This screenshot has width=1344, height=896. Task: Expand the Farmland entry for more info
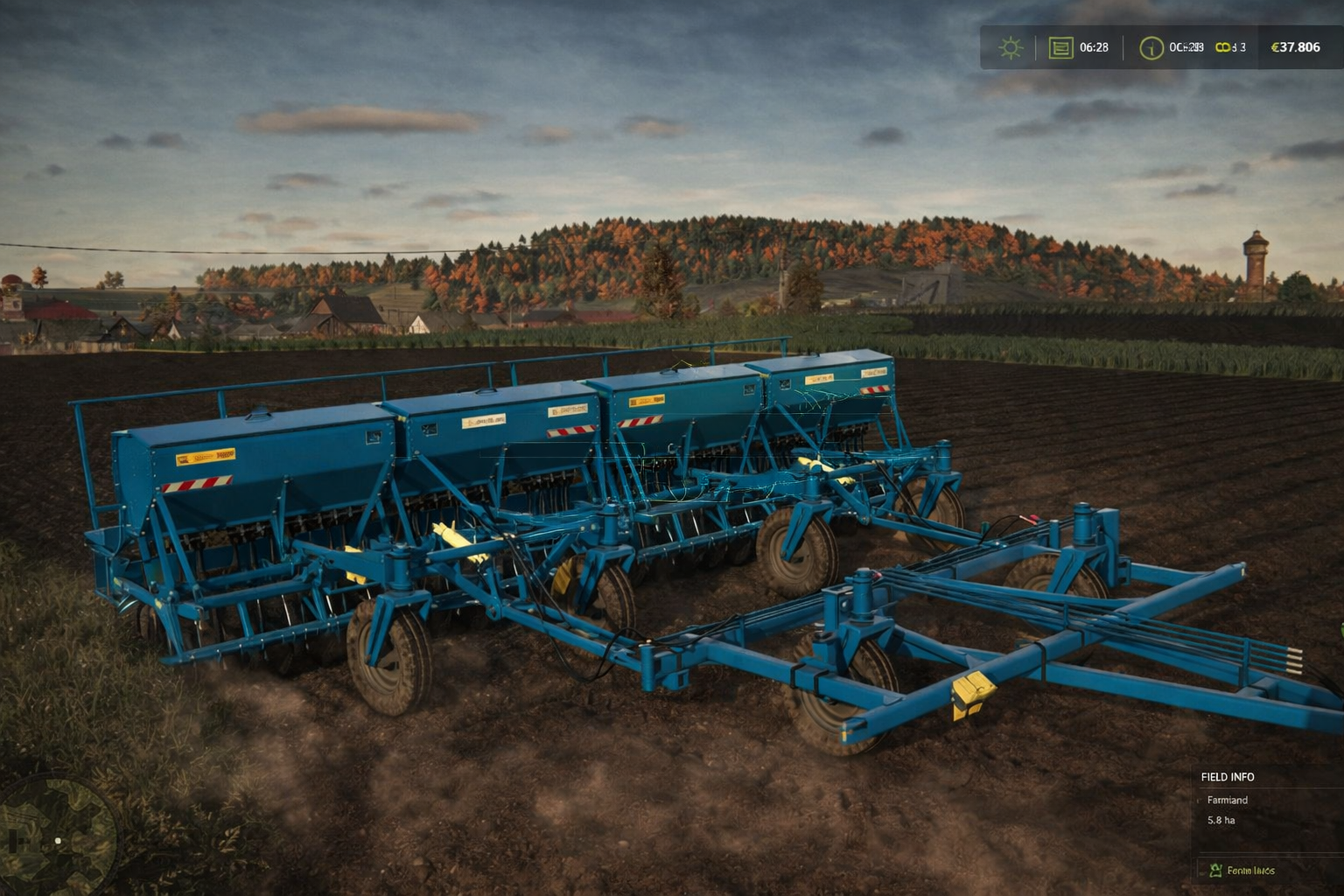[x=1228, y=800]
